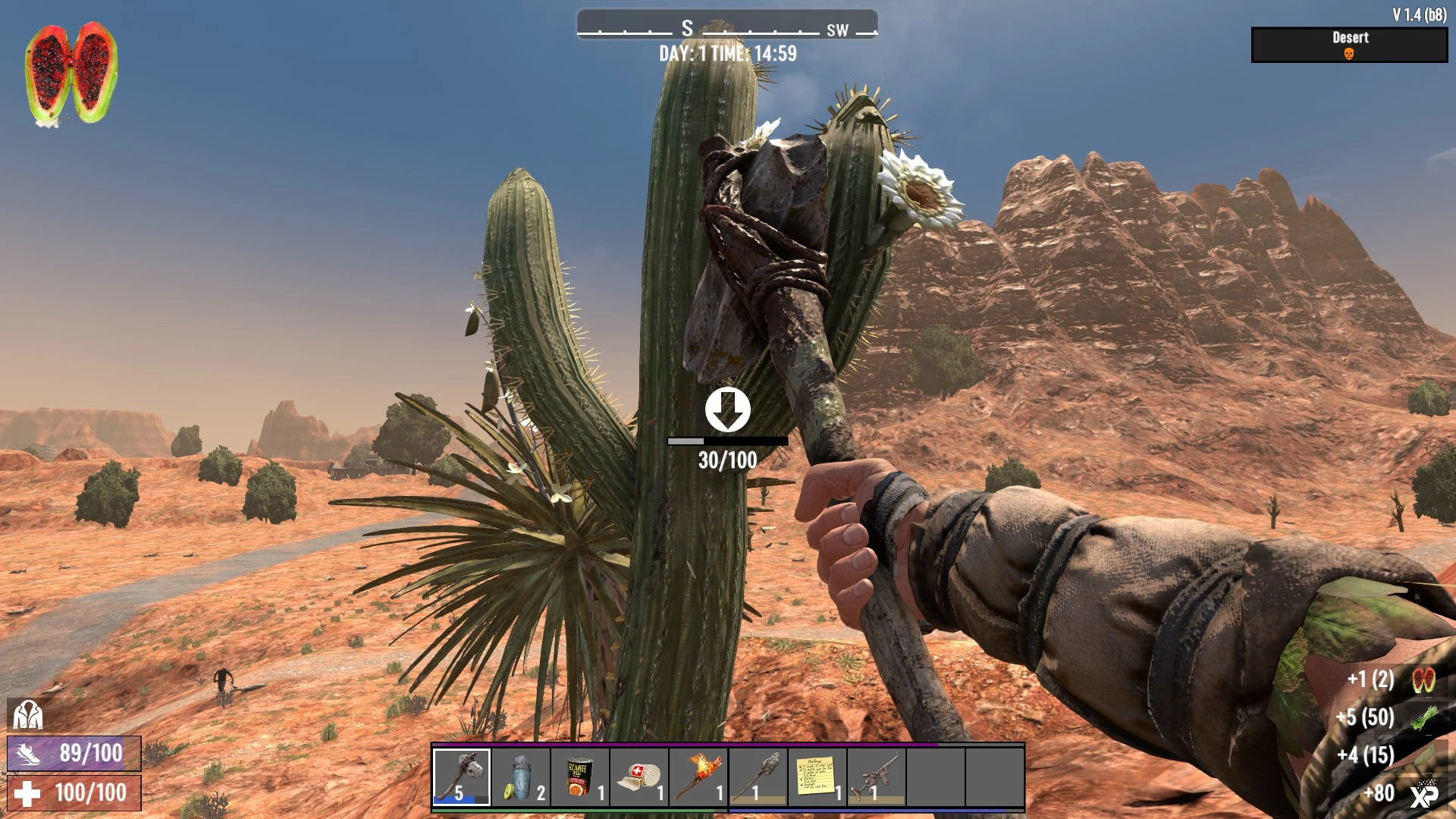Choose the water jar slot

521,777
